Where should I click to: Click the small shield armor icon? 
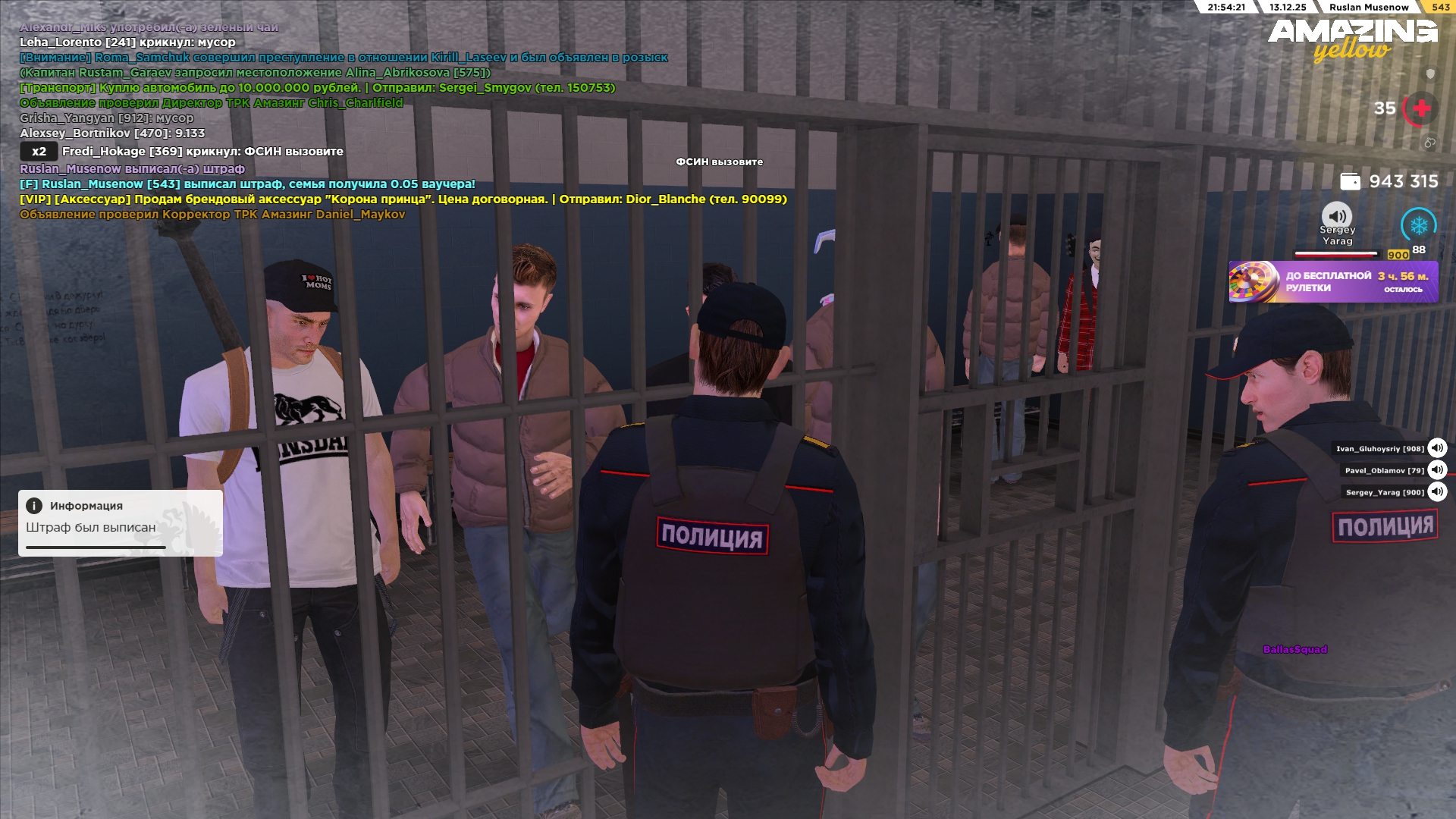coord(1430,74)
